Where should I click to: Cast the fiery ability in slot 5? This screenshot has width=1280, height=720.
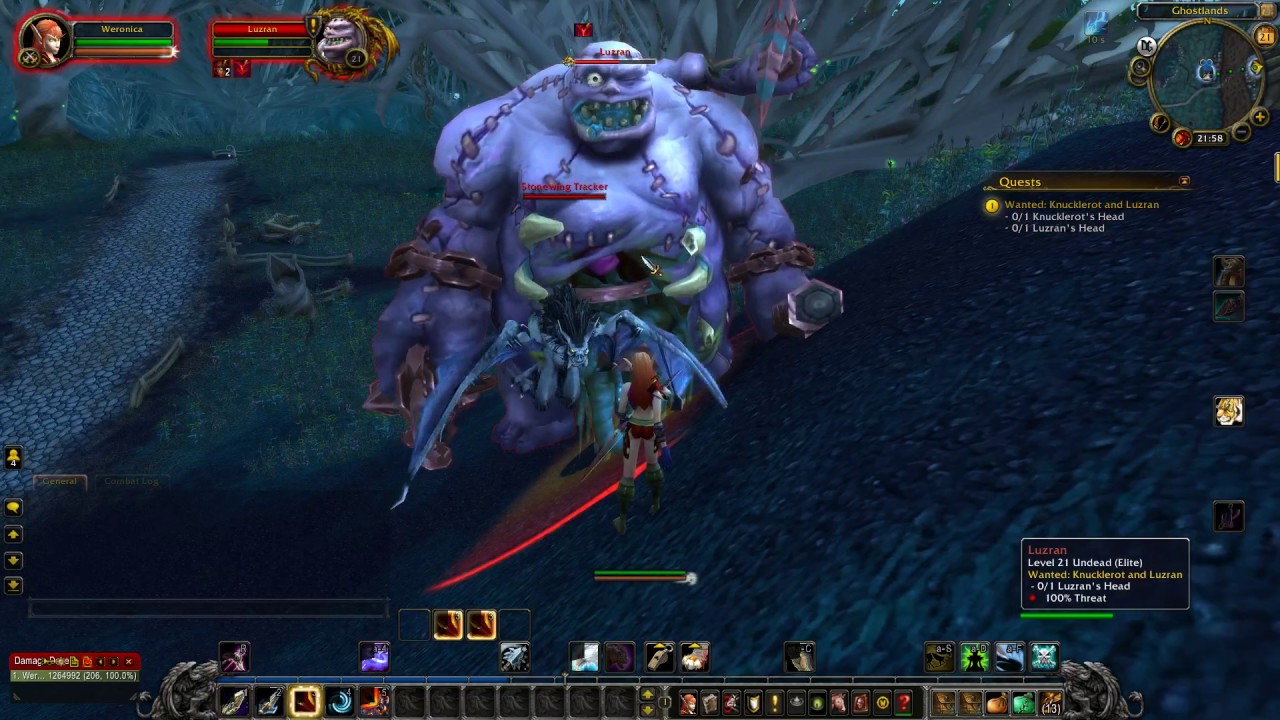click(x=374, y=702)
